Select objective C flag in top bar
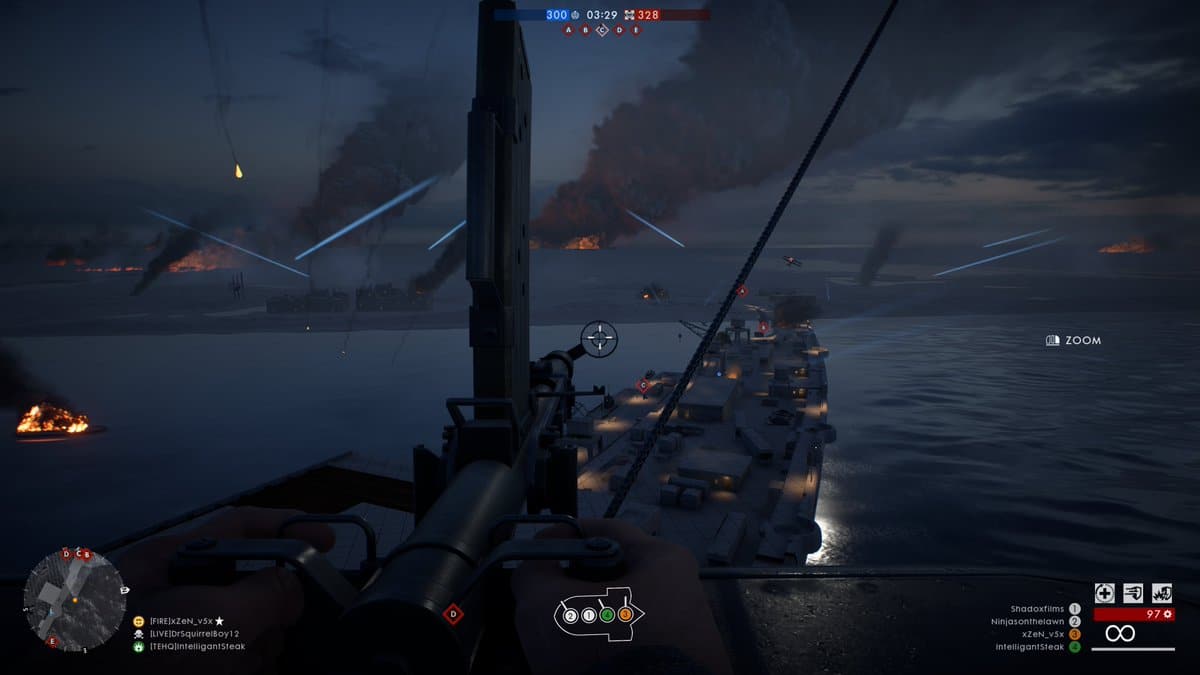The width and height of the screenshot is (1200, 675). 602,30
